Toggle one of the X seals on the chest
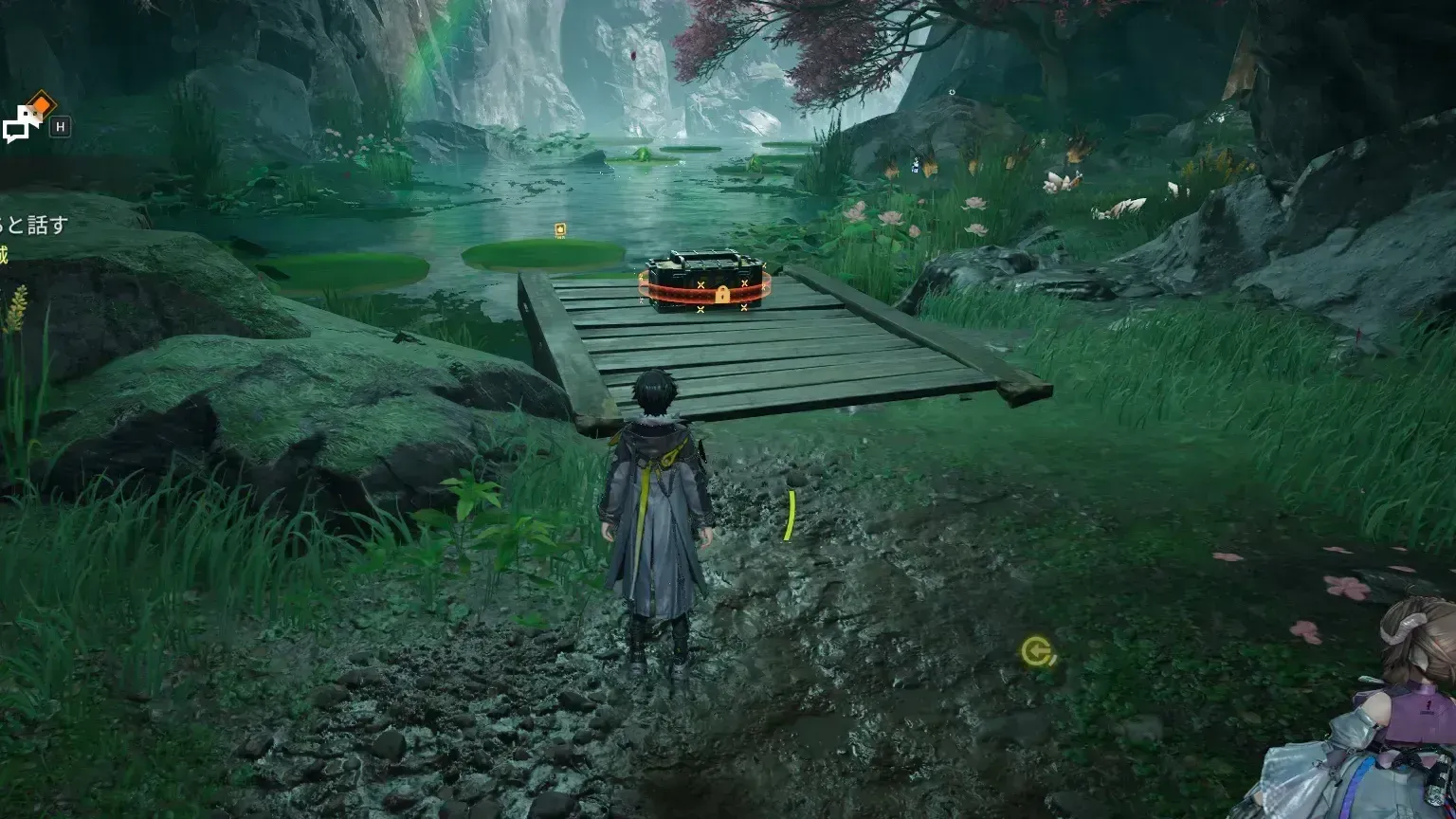1456x819 pixels. [701, 283]
